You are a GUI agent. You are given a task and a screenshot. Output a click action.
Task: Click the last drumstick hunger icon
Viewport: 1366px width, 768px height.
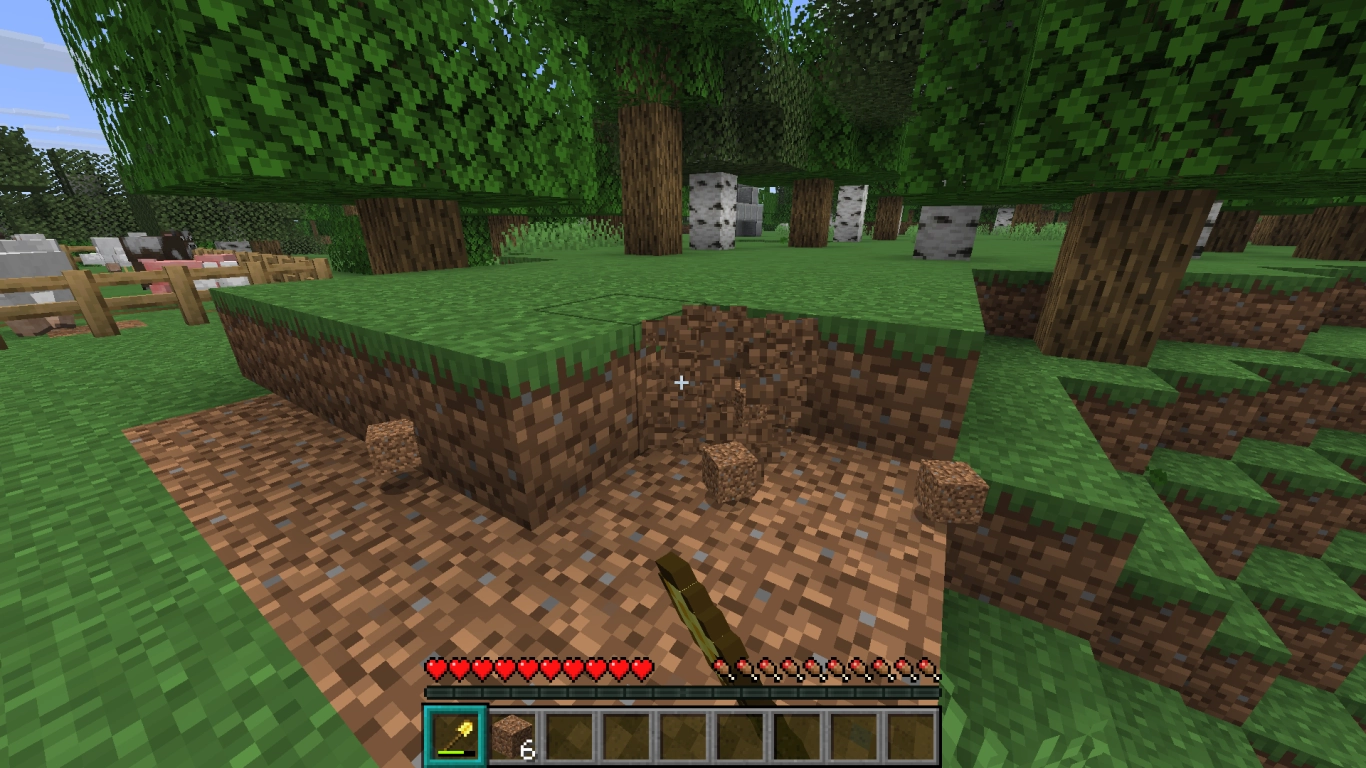tap(928, 669)
